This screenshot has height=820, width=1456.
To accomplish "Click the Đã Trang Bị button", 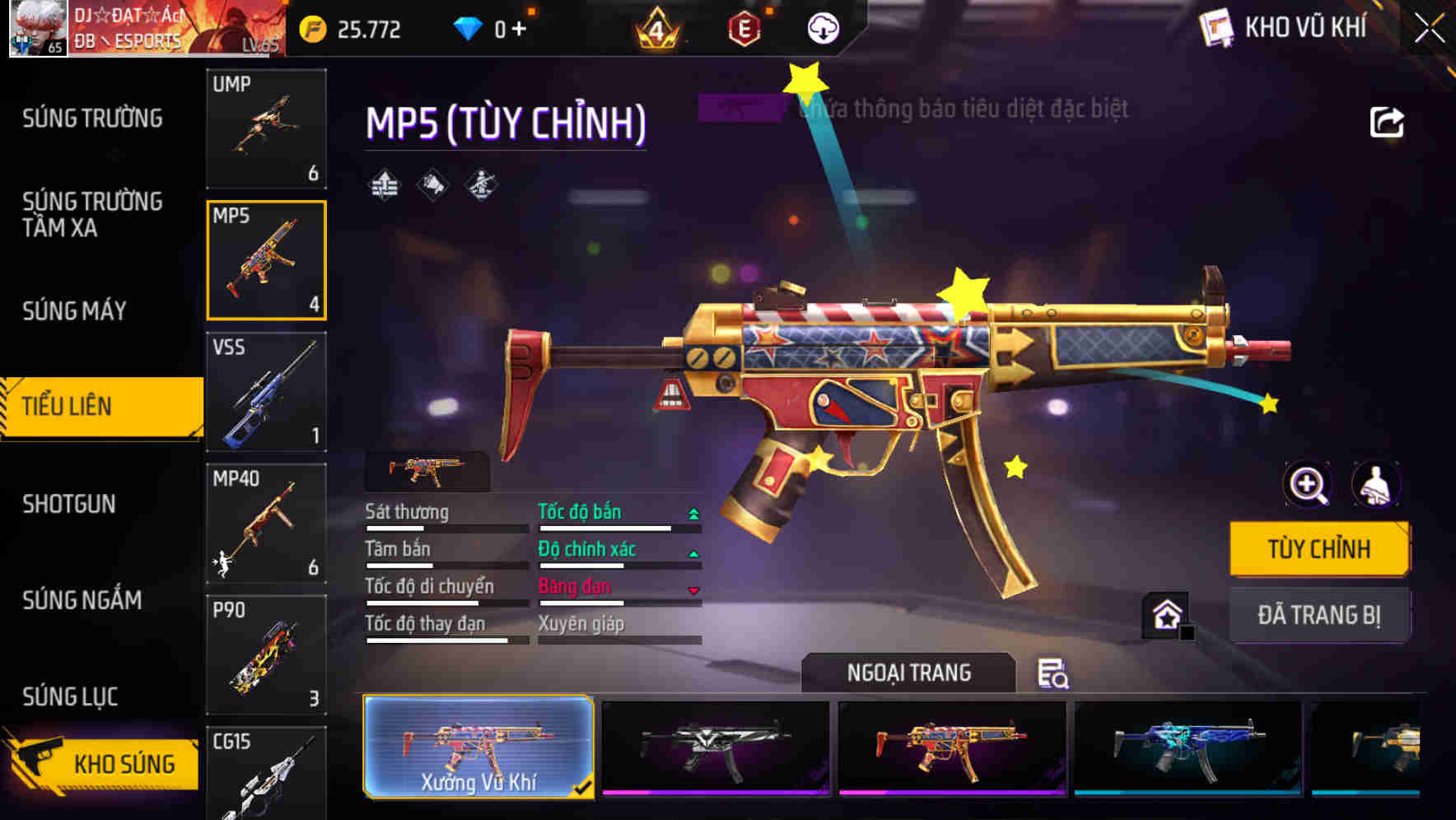I will point(1318,615).
